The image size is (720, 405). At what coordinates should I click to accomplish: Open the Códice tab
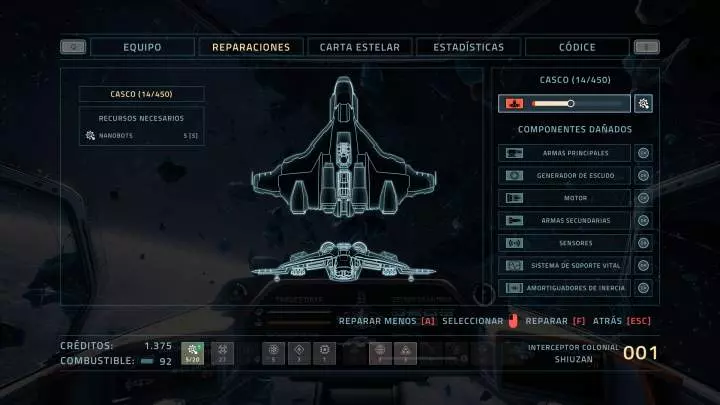coord(577,47)
